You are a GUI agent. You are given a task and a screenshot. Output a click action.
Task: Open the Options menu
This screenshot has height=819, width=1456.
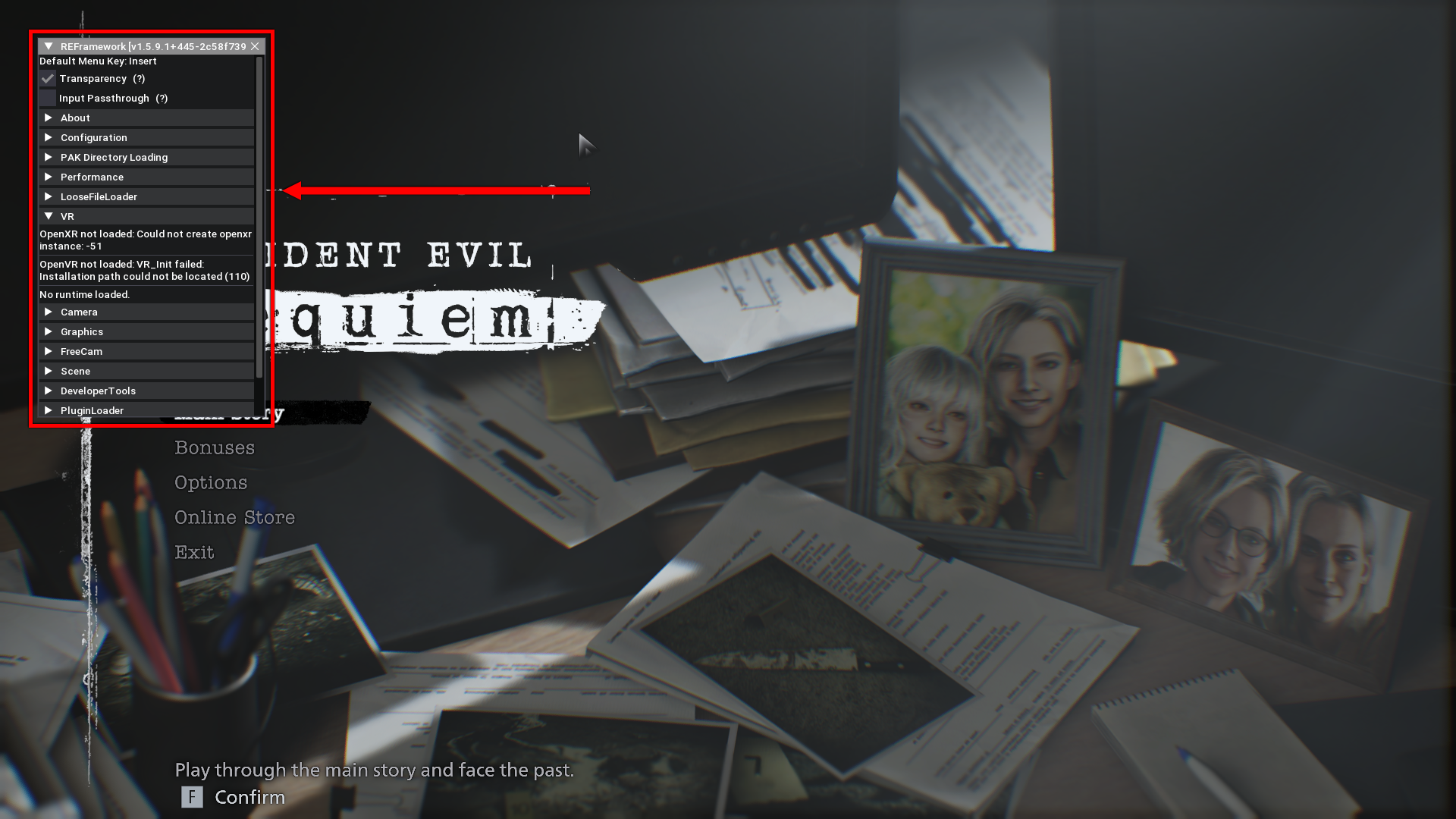tap(211, 483)
